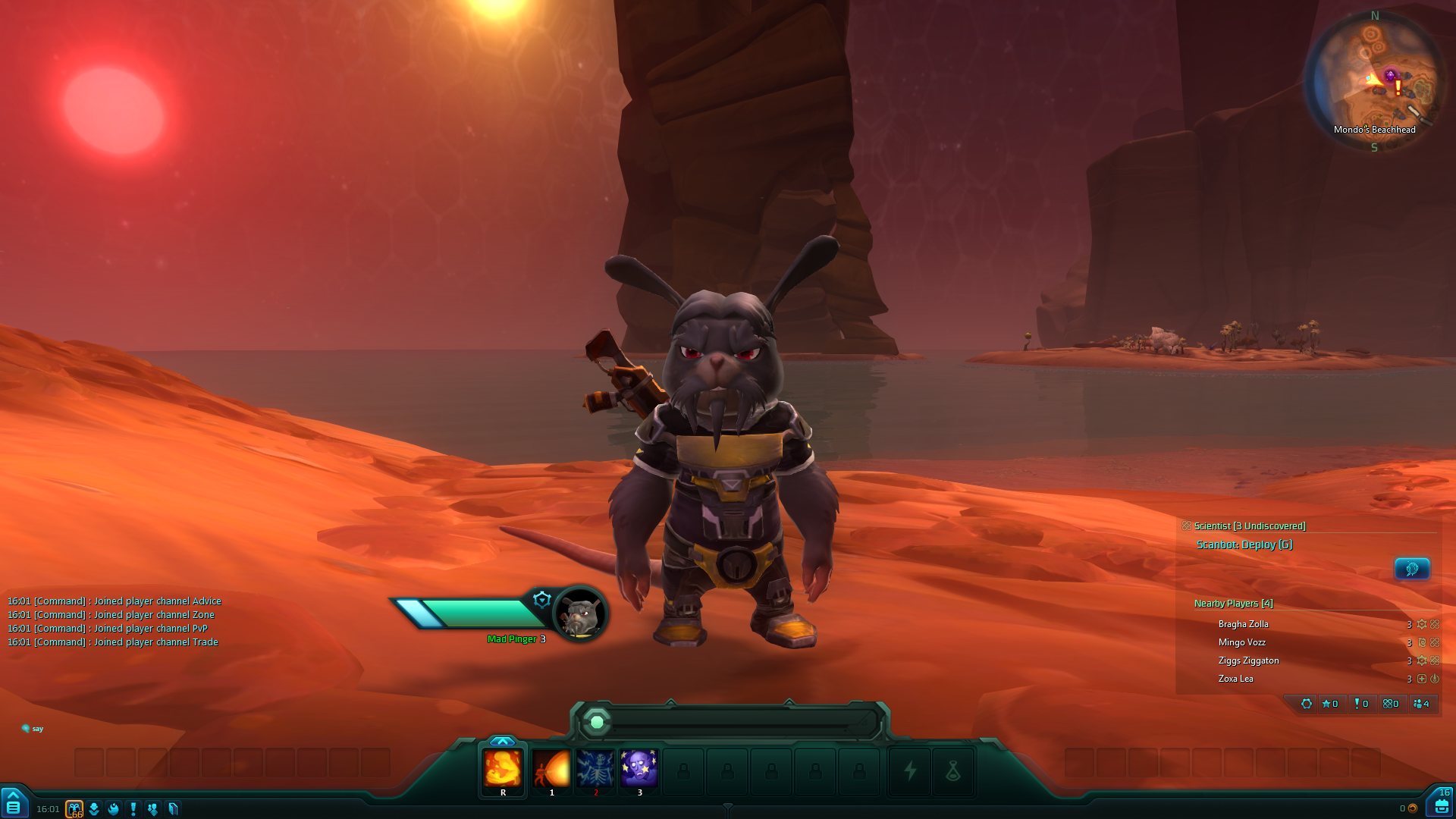Trigger the dazed purple face ability
The image size is (1456, 819).
[639, 769]
